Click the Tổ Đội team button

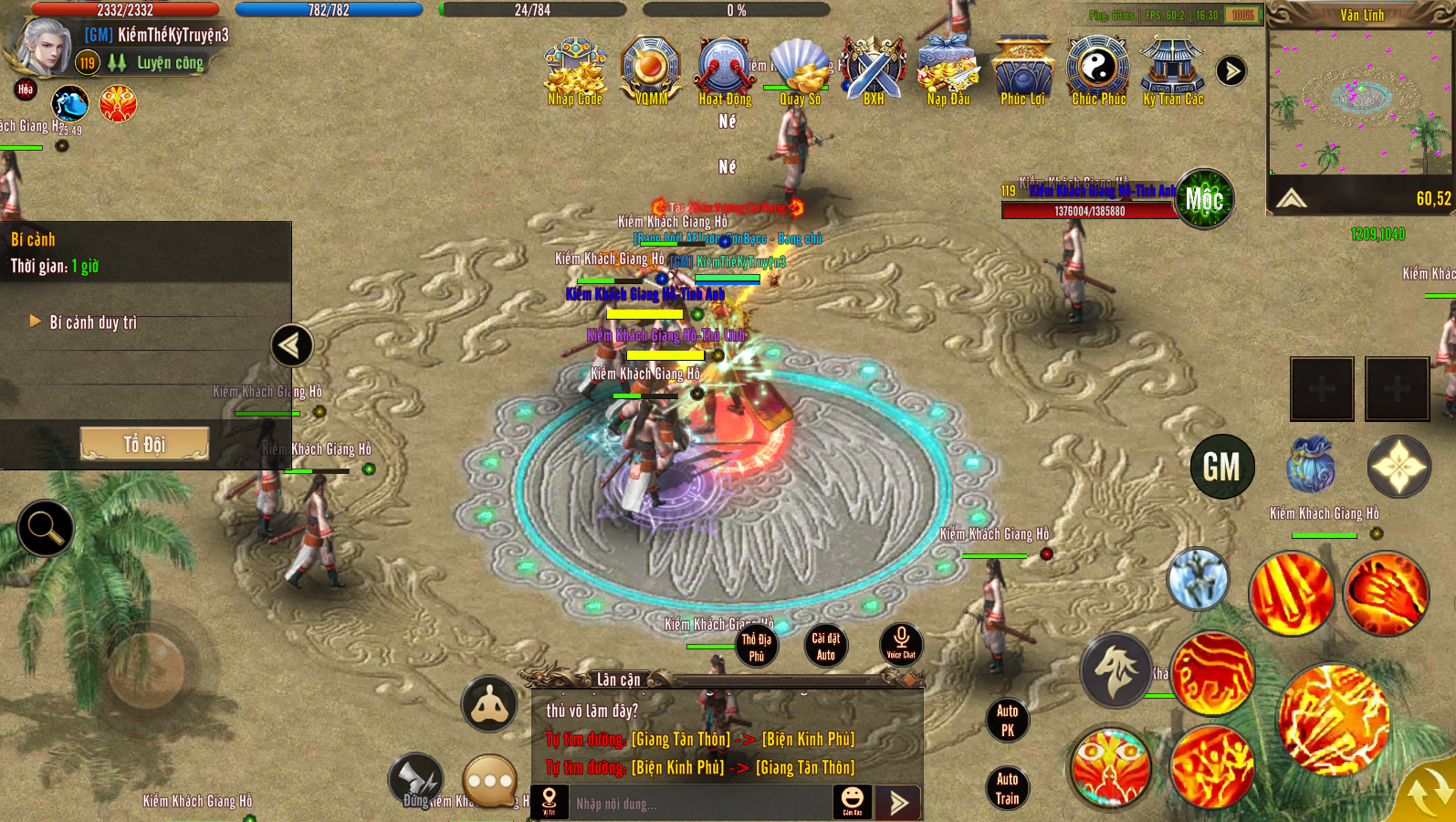coord(144,444)
